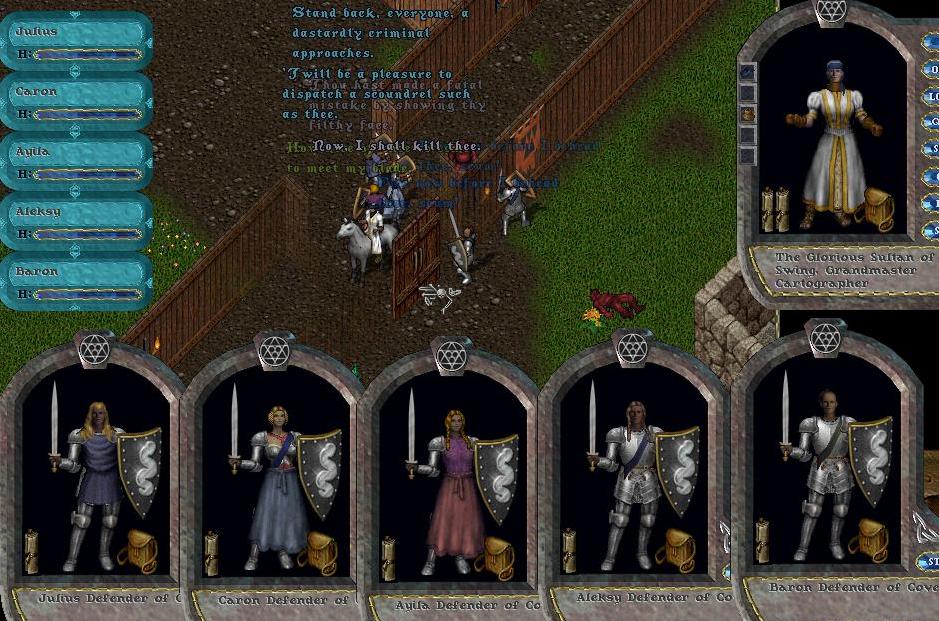Viewport: 939px width, 621px height.
Task: Click the hexagram emblem atop the Sultan's paperdoll
Action: tap(830, 10)
